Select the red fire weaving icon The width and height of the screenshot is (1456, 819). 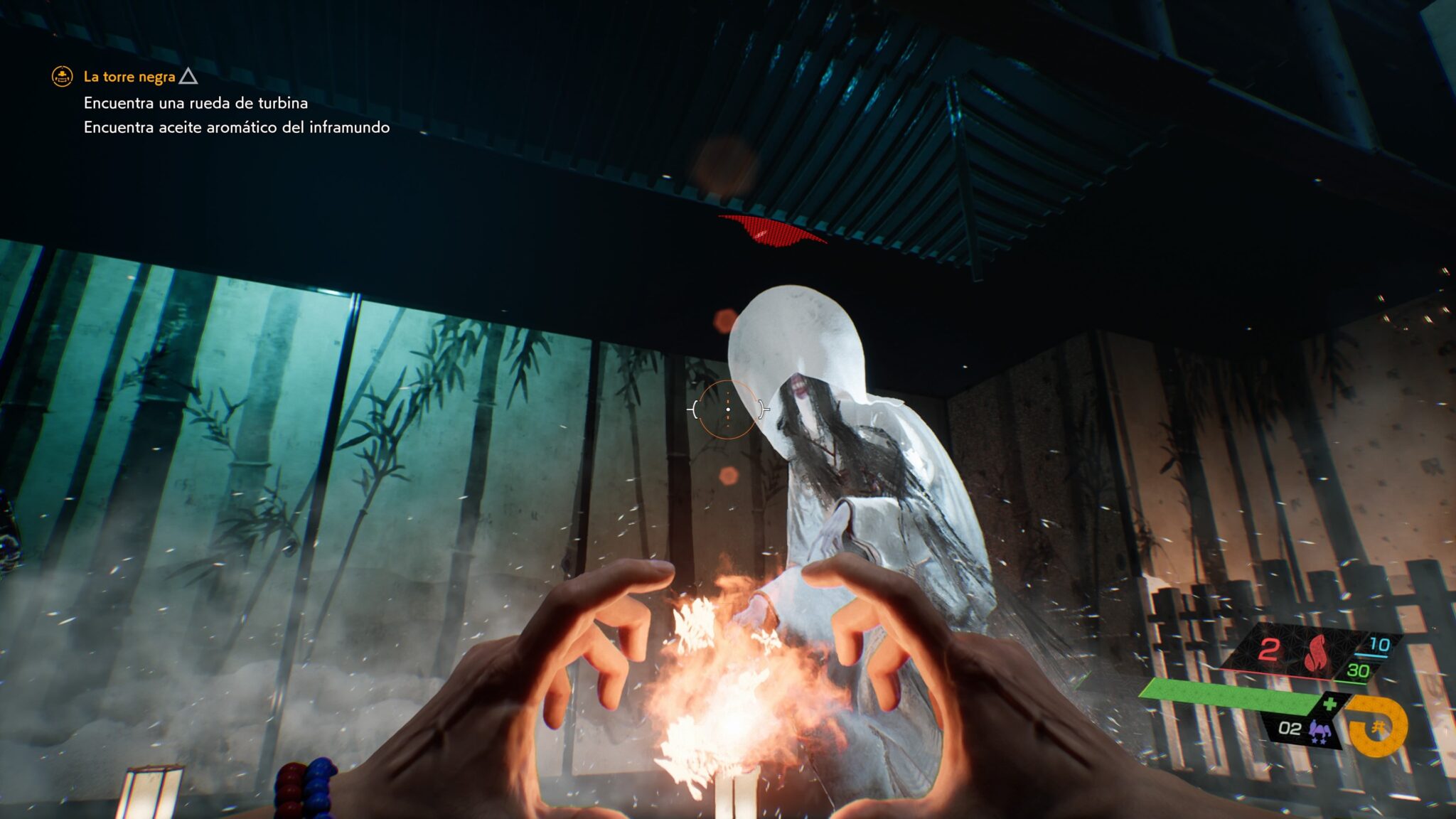(x=1317, y=652)
